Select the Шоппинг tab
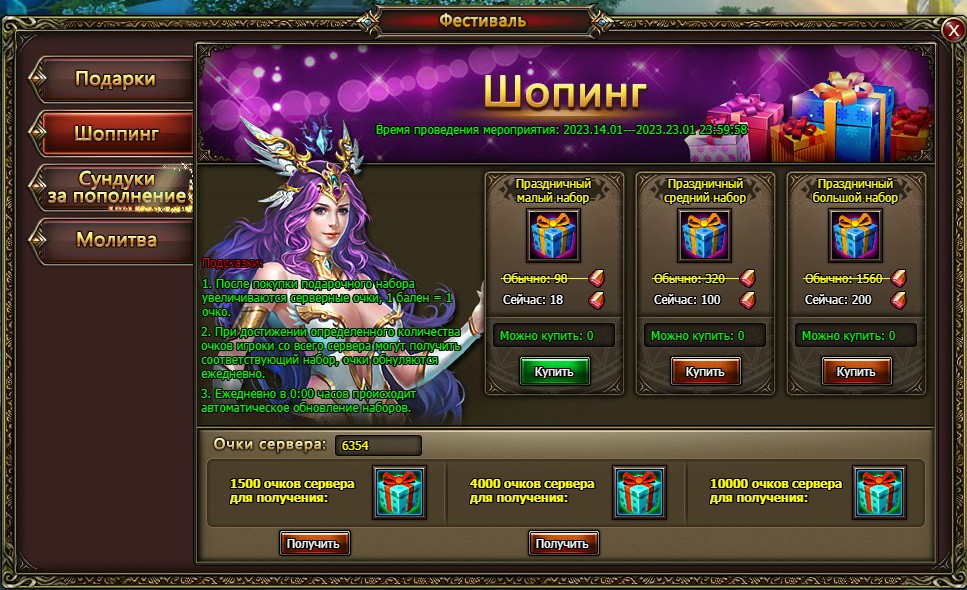 point(115,131)
